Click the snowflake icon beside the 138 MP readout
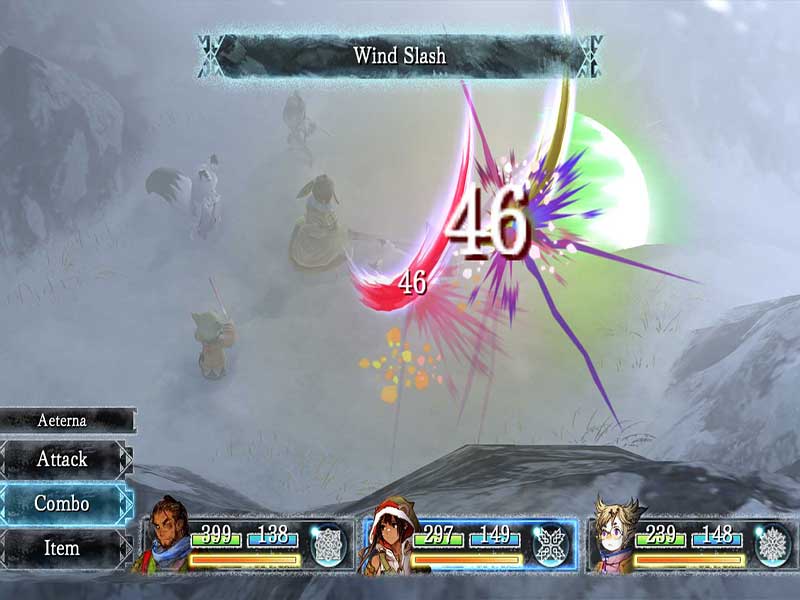This screenshot has height=600, width=800. point(328,546)
